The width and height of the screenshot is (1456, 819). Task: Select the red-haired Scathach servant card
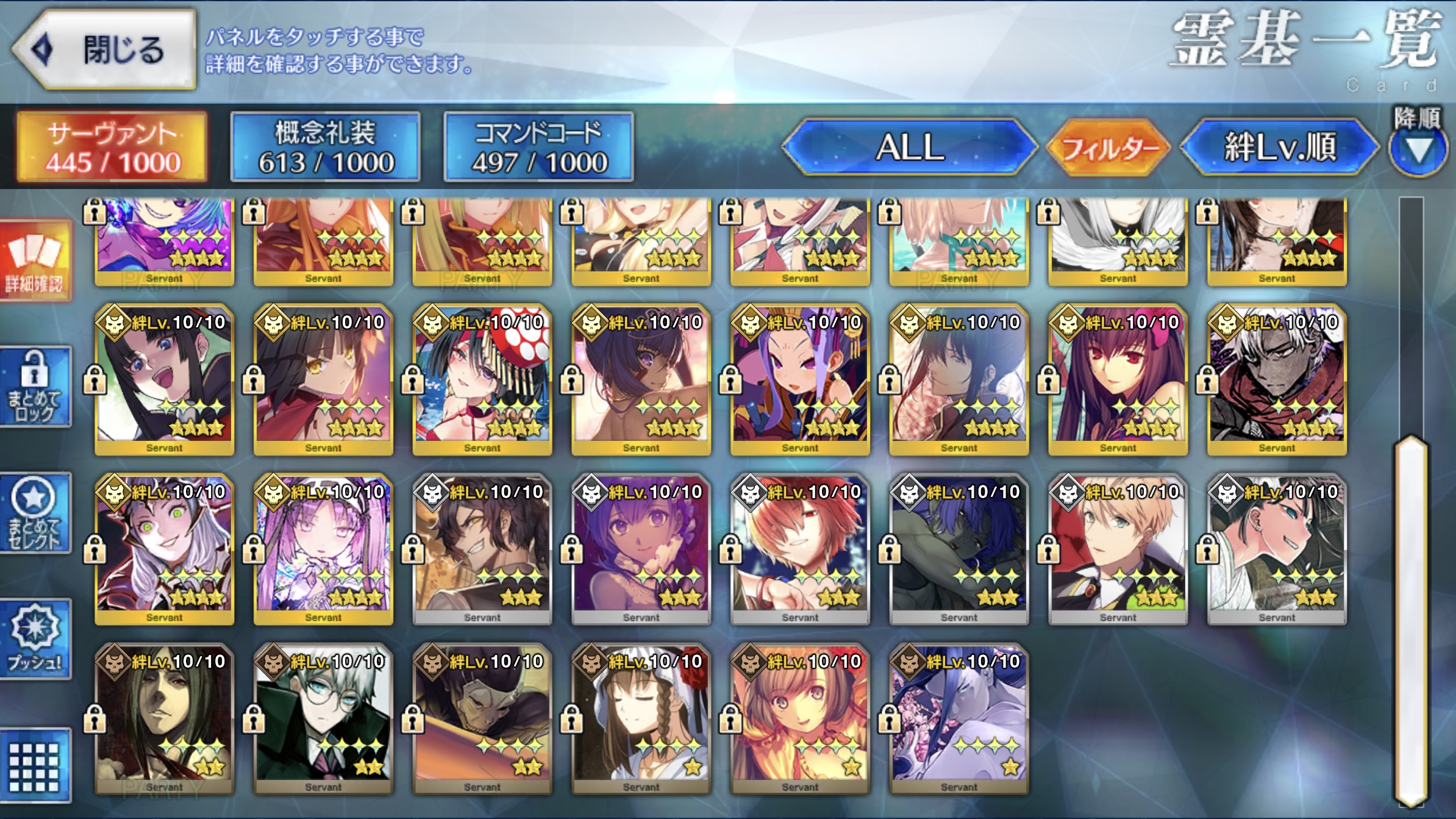click(1118, 380)
